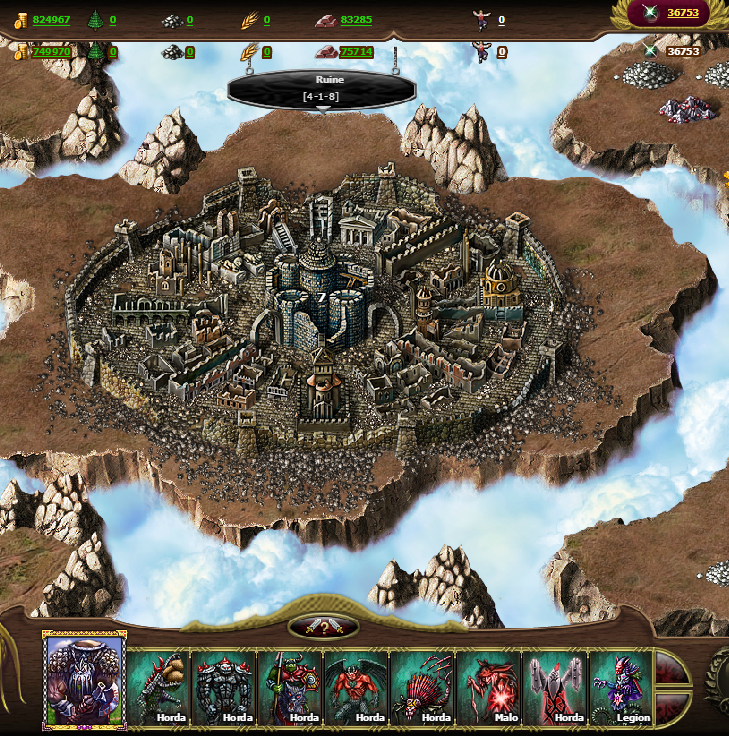
Task: Open the ore amount link showing 83285
Action: 356,19
